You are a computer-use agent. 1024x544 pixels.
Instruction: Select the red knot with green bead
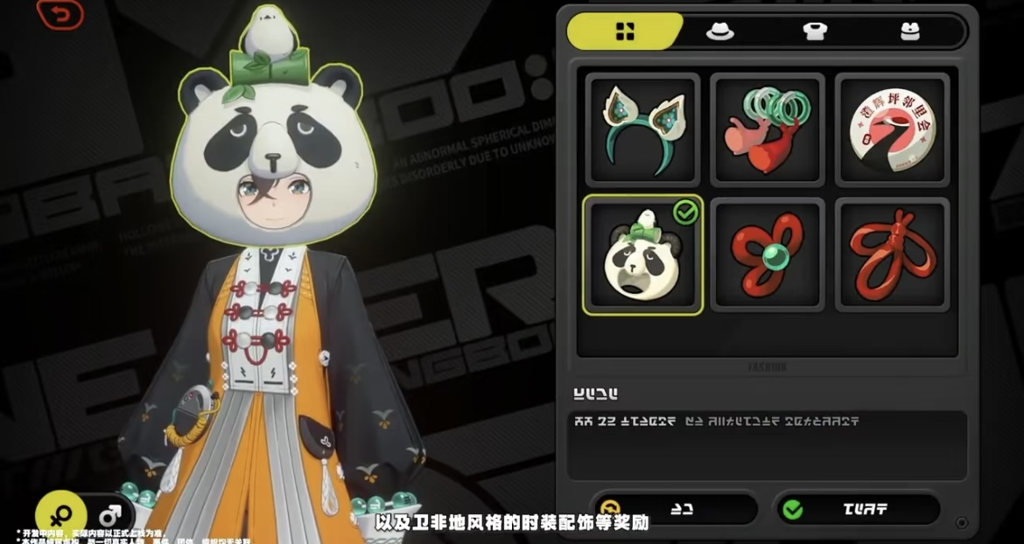point(767,255)
